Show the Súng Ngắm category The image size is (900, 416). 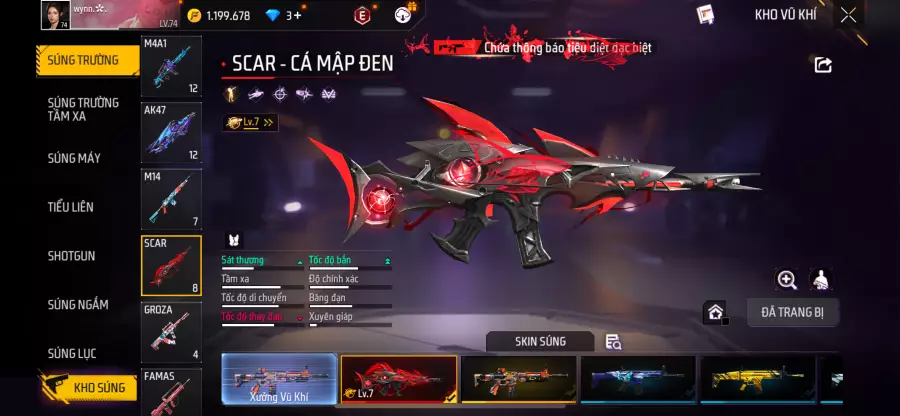(x=78, y=305)
